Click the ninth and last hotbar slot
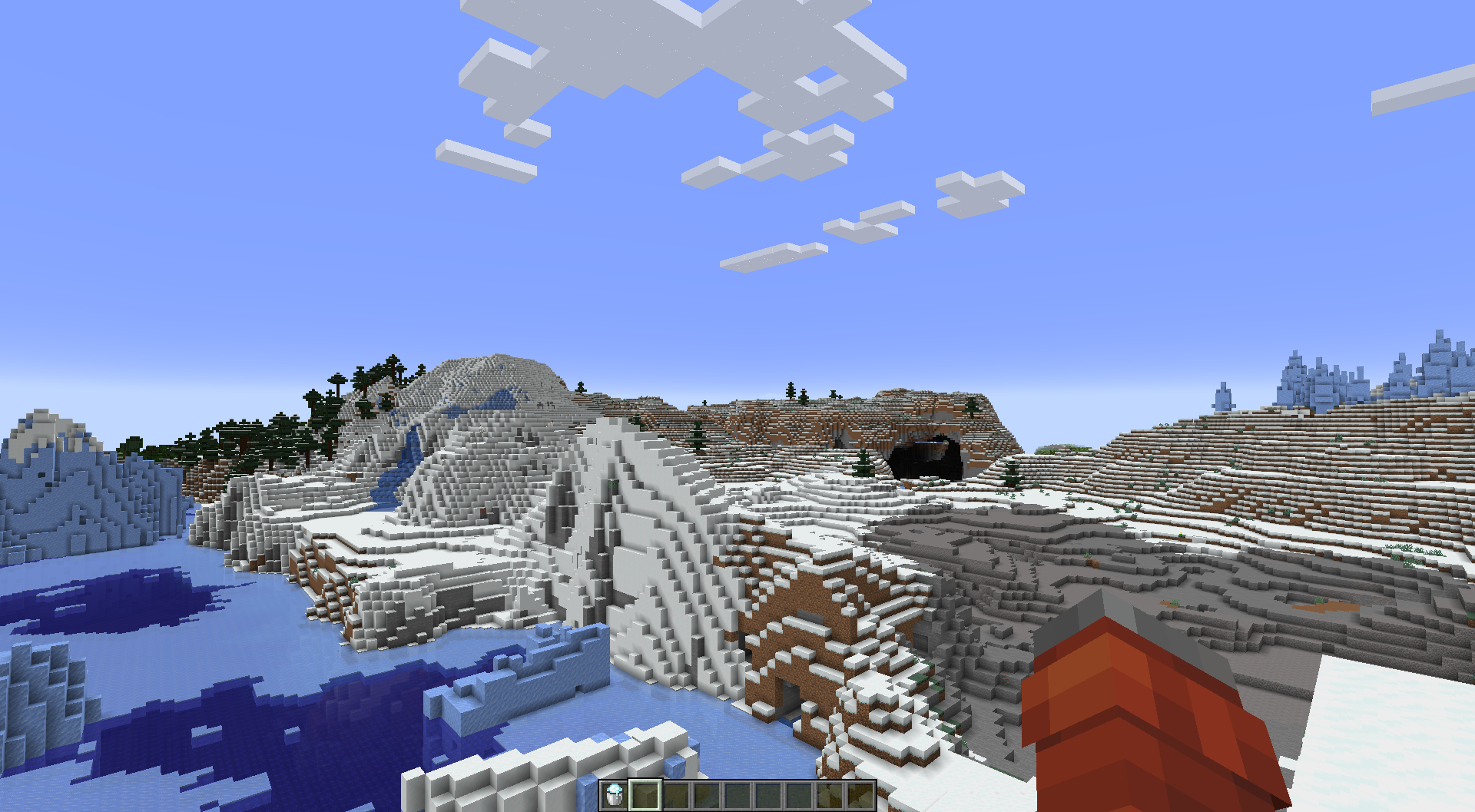Viewport: 1475px width, 812px height. click(x=860, y=795)
